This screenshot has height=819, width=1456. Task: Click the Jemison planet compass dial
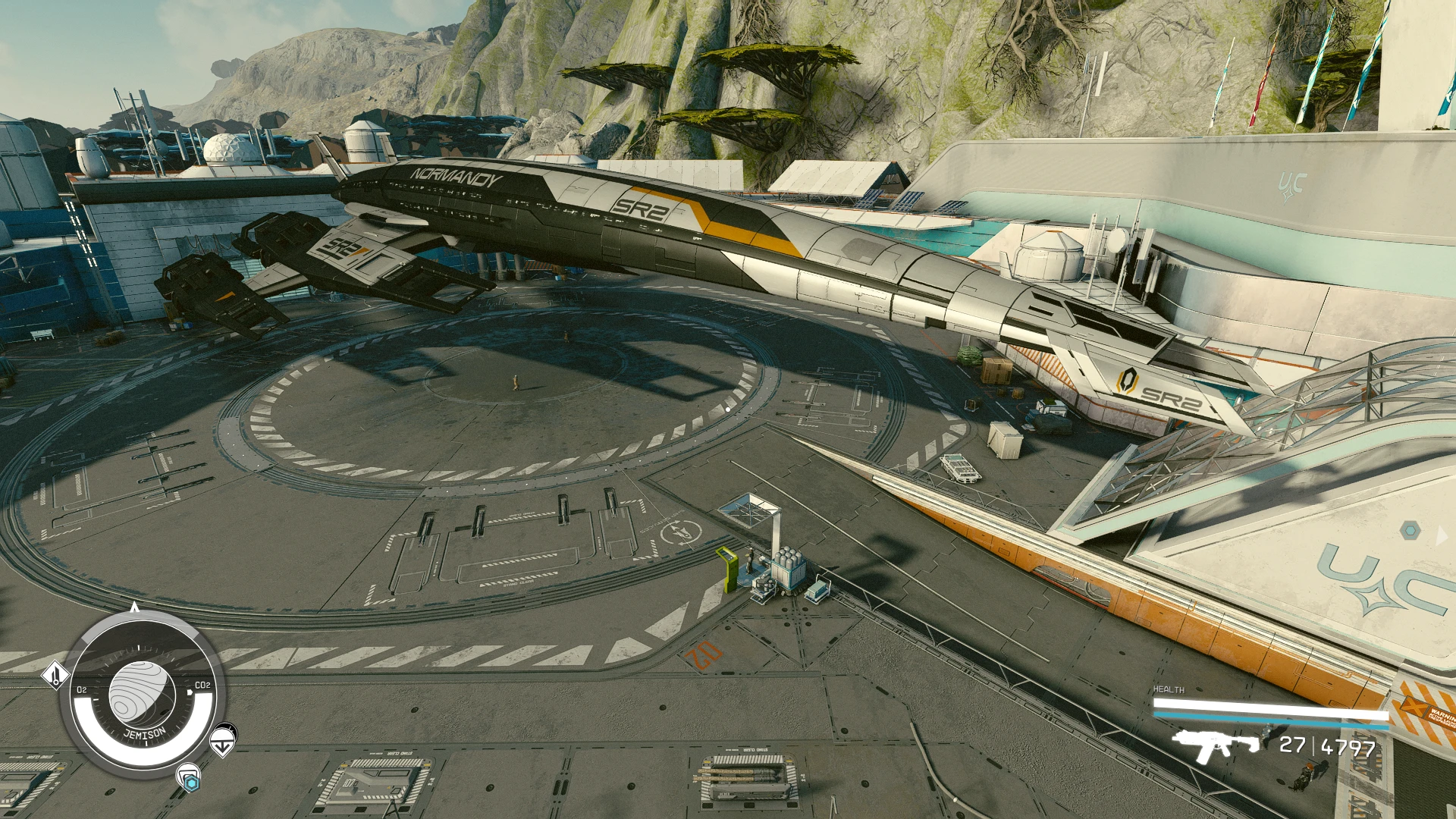pos(142,696)
